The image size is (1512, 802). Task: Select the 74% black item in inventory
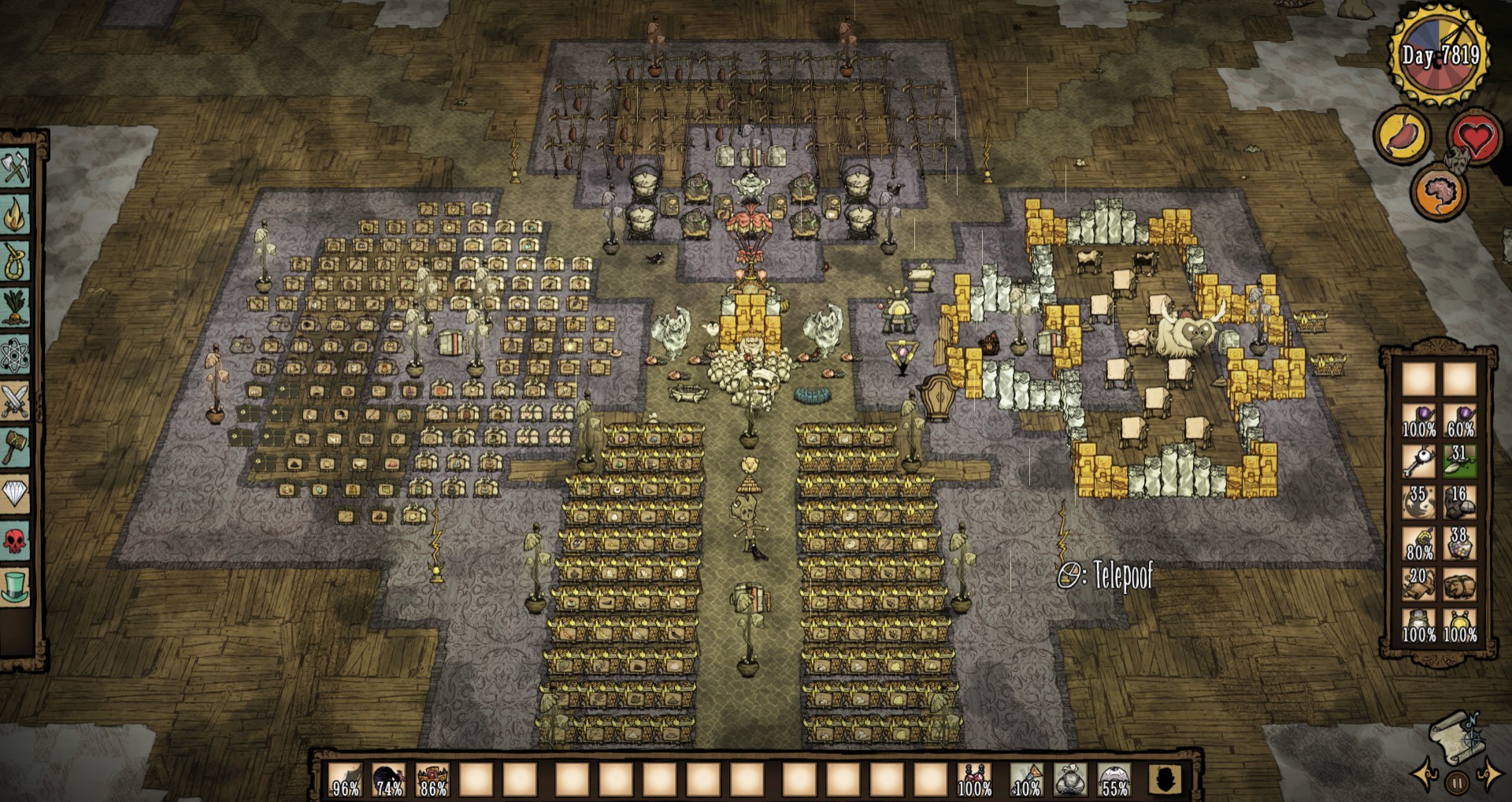(388, 779)
